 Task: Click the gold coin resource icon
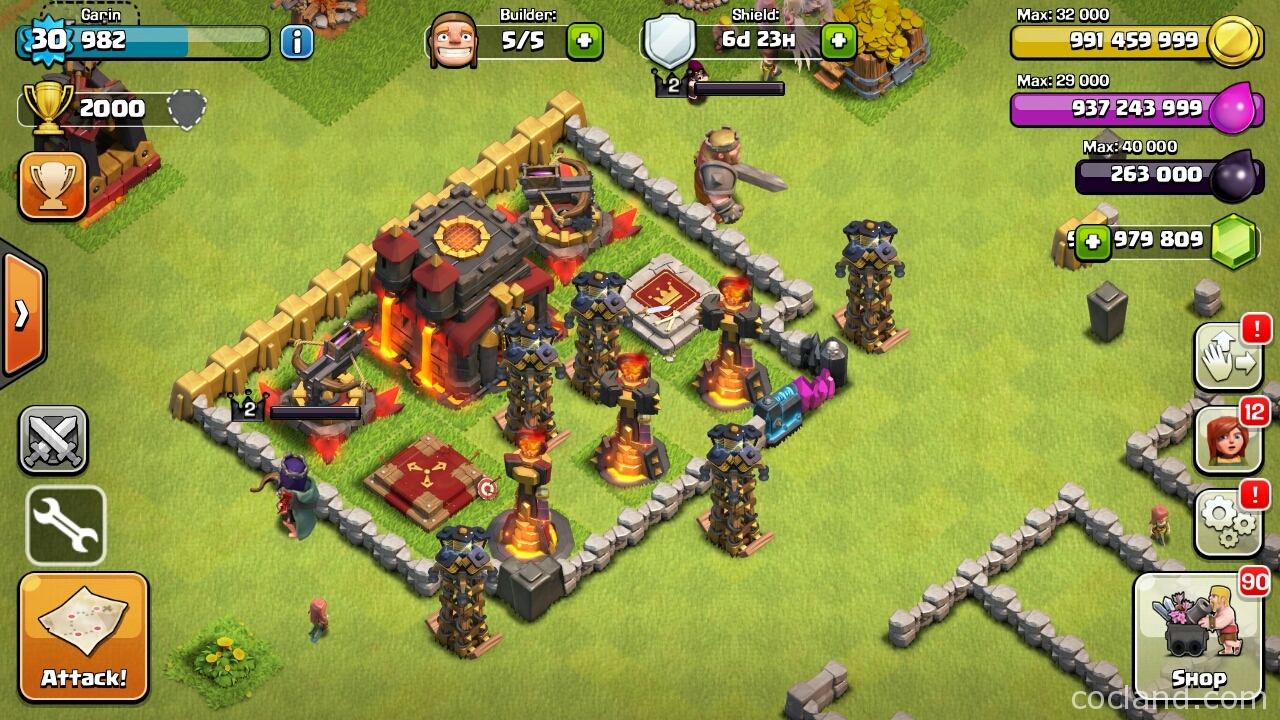click(1231, 42)
